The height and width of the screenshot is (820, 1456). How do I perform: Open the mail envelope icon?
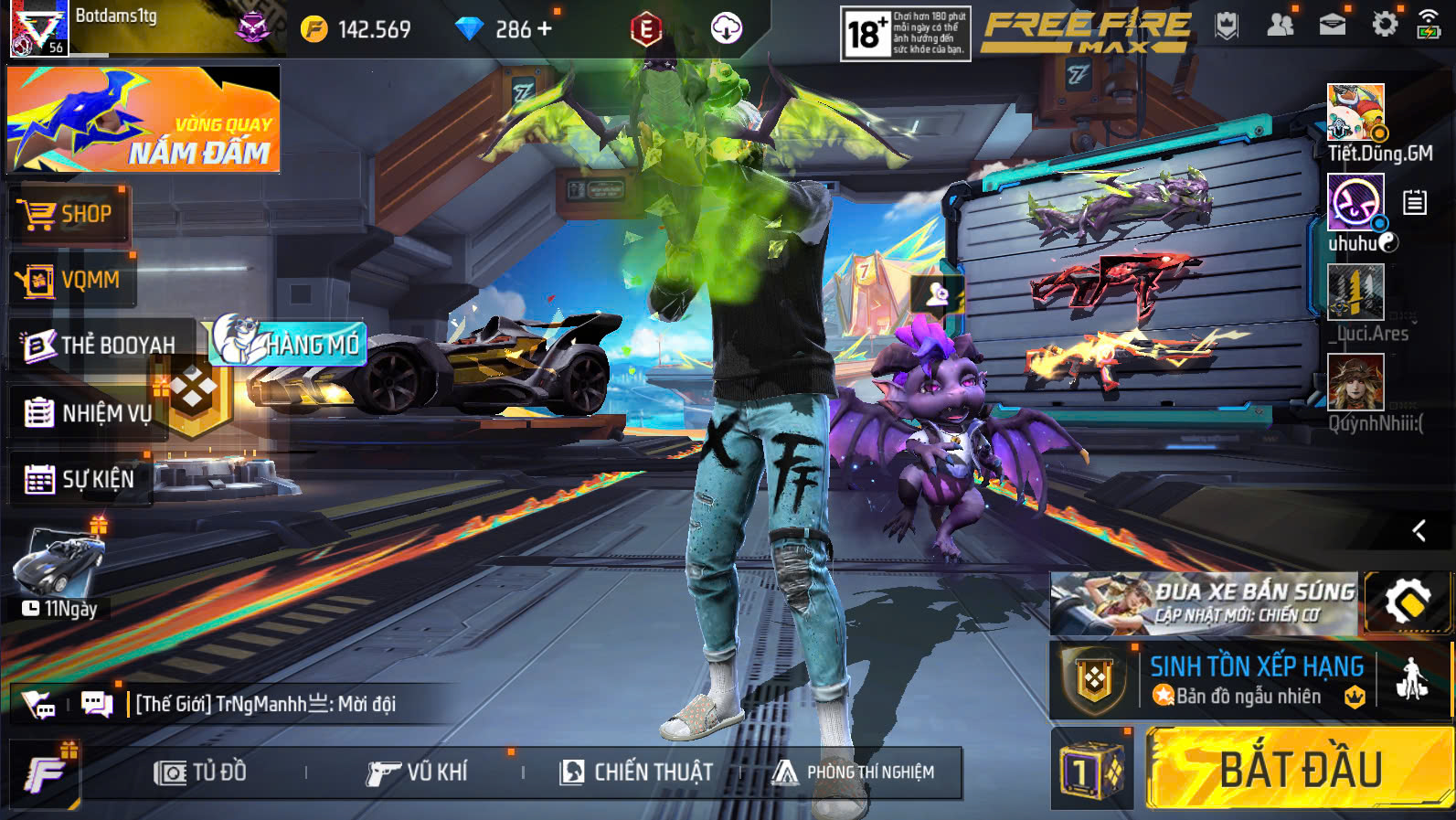[1332, 25]
